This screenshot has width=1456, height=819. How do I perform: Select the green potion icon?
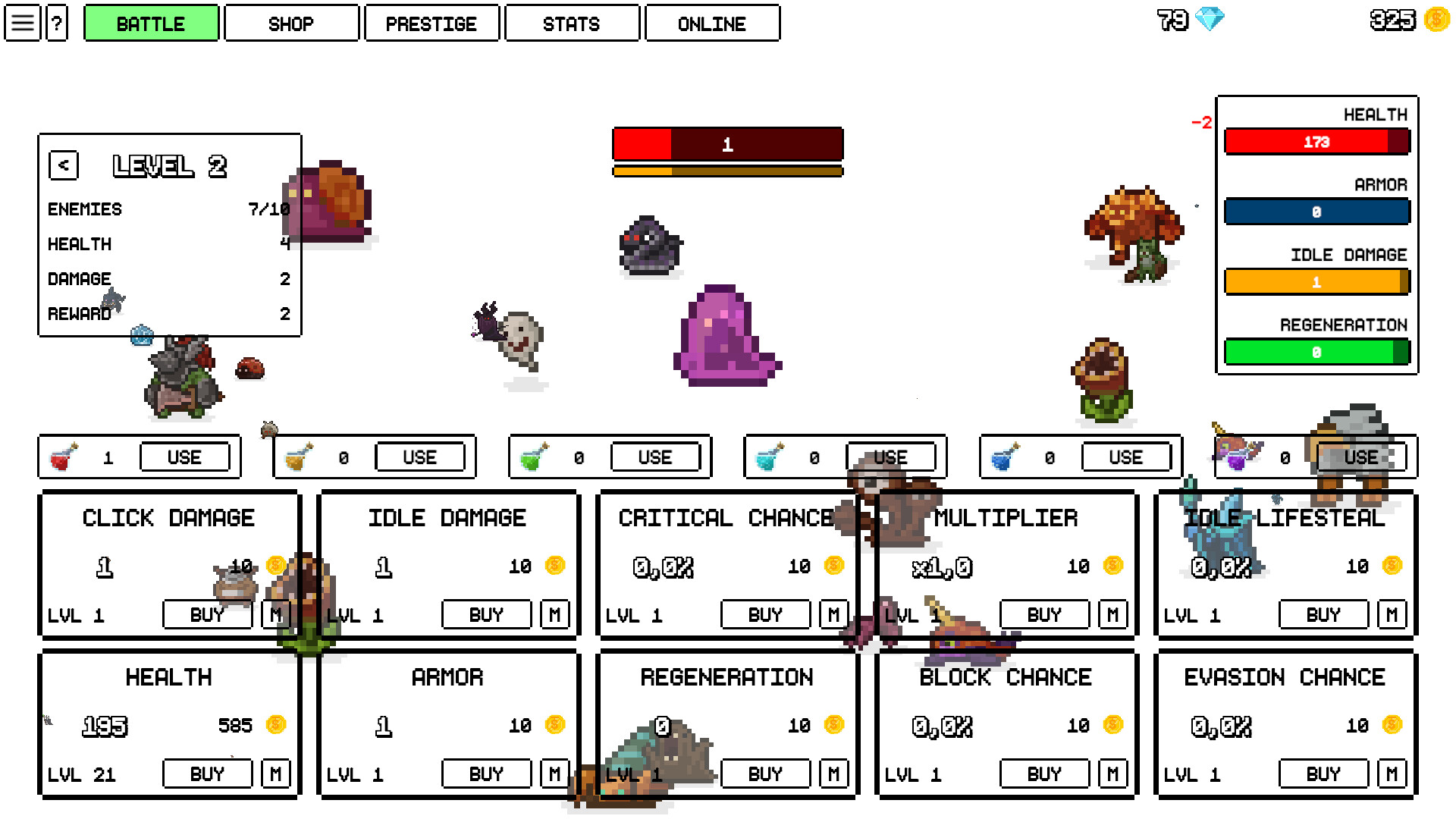(536, 457)
